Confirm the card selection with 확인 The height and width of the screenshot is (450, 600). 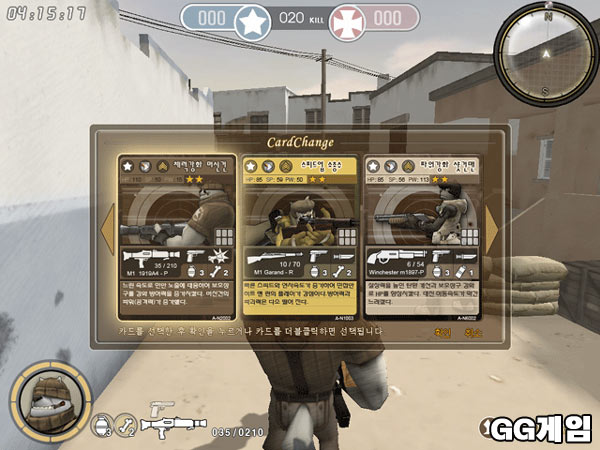(442, 333)
